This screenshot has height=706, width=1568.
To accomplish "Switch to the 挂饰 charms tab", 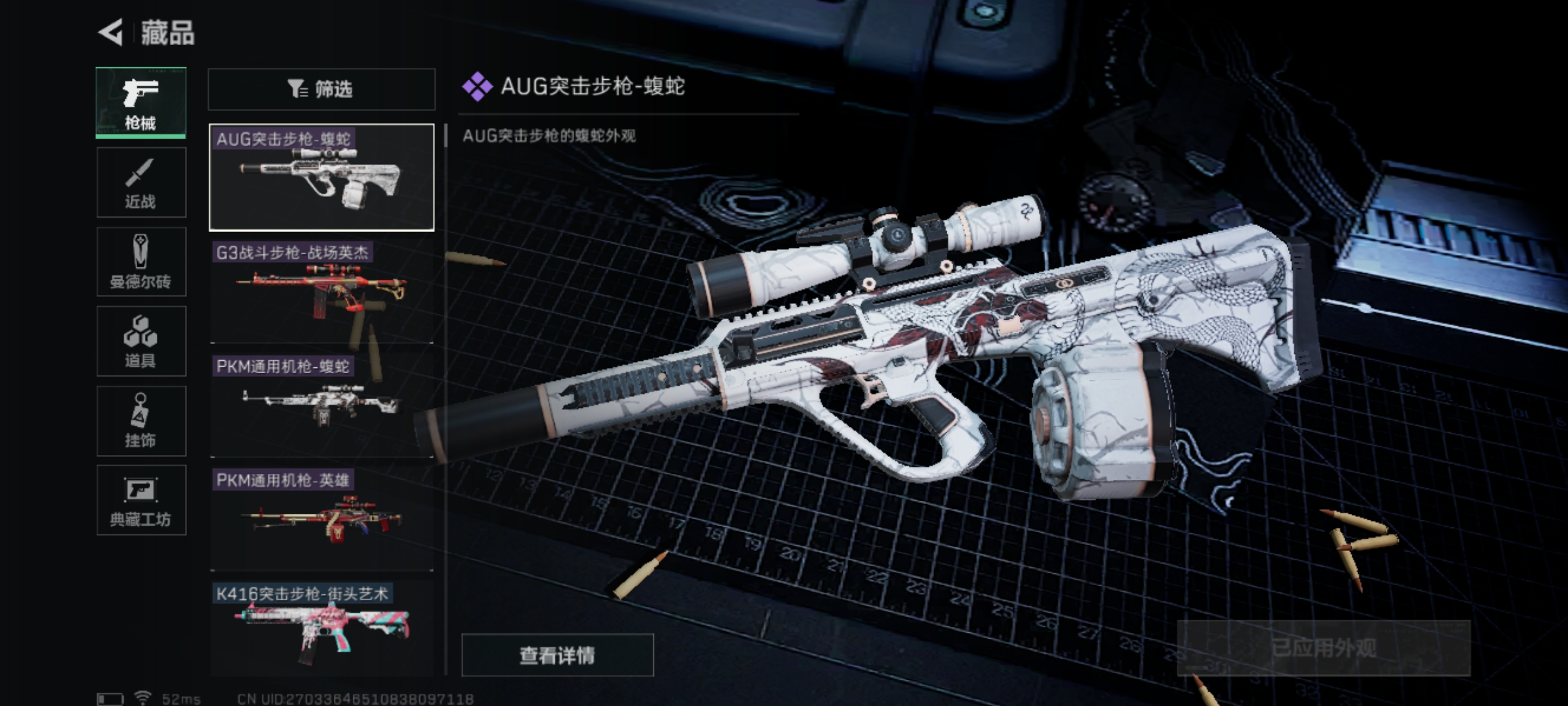I will [x=140, y=421].
